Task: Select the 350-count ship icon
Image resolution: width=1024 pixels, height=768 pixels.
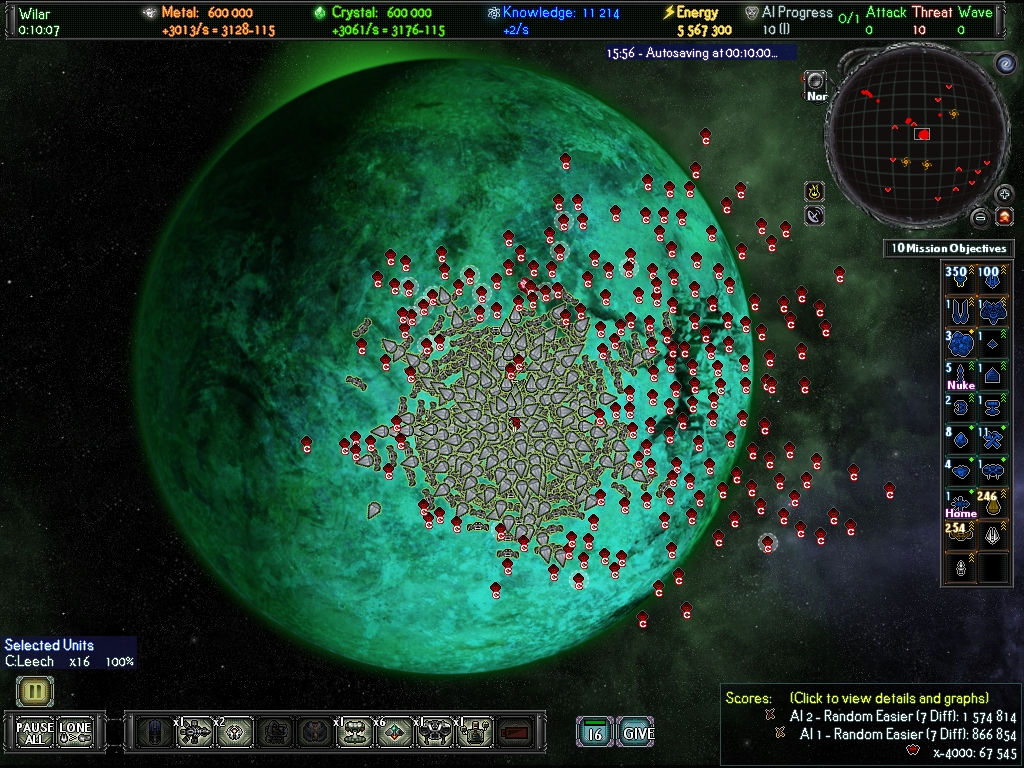Action: point(961,278)
